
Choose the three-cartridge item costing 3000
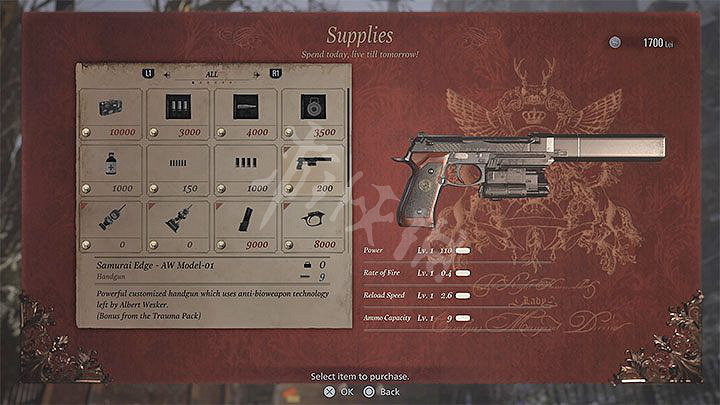pyautogui.click(x=178, y=114)
